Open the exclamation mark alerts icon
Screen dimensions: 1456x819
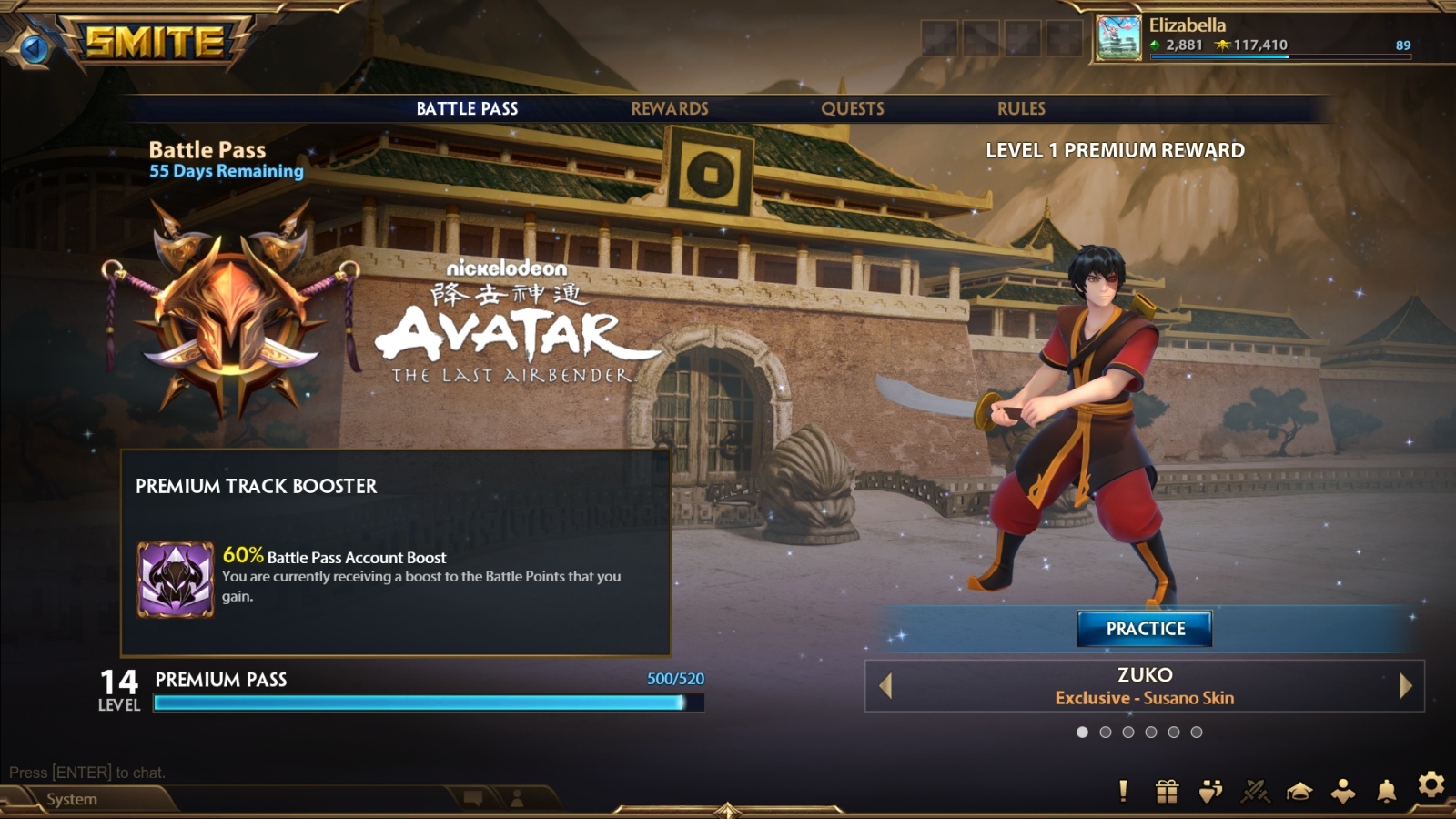[1123, 791]
